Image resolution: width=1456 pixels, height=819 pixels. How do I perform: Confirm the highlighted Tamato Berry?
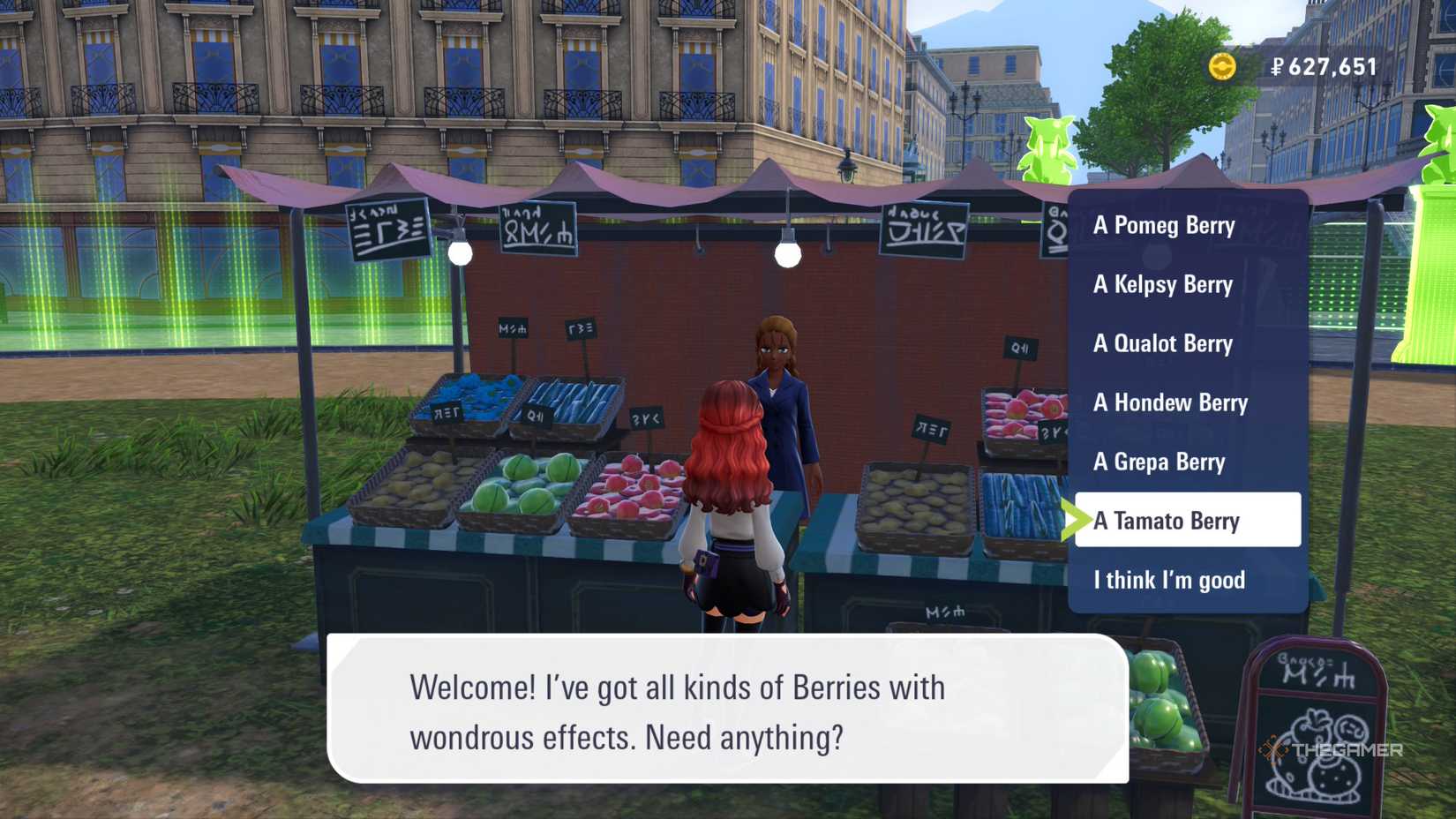tap(1187, 521)
